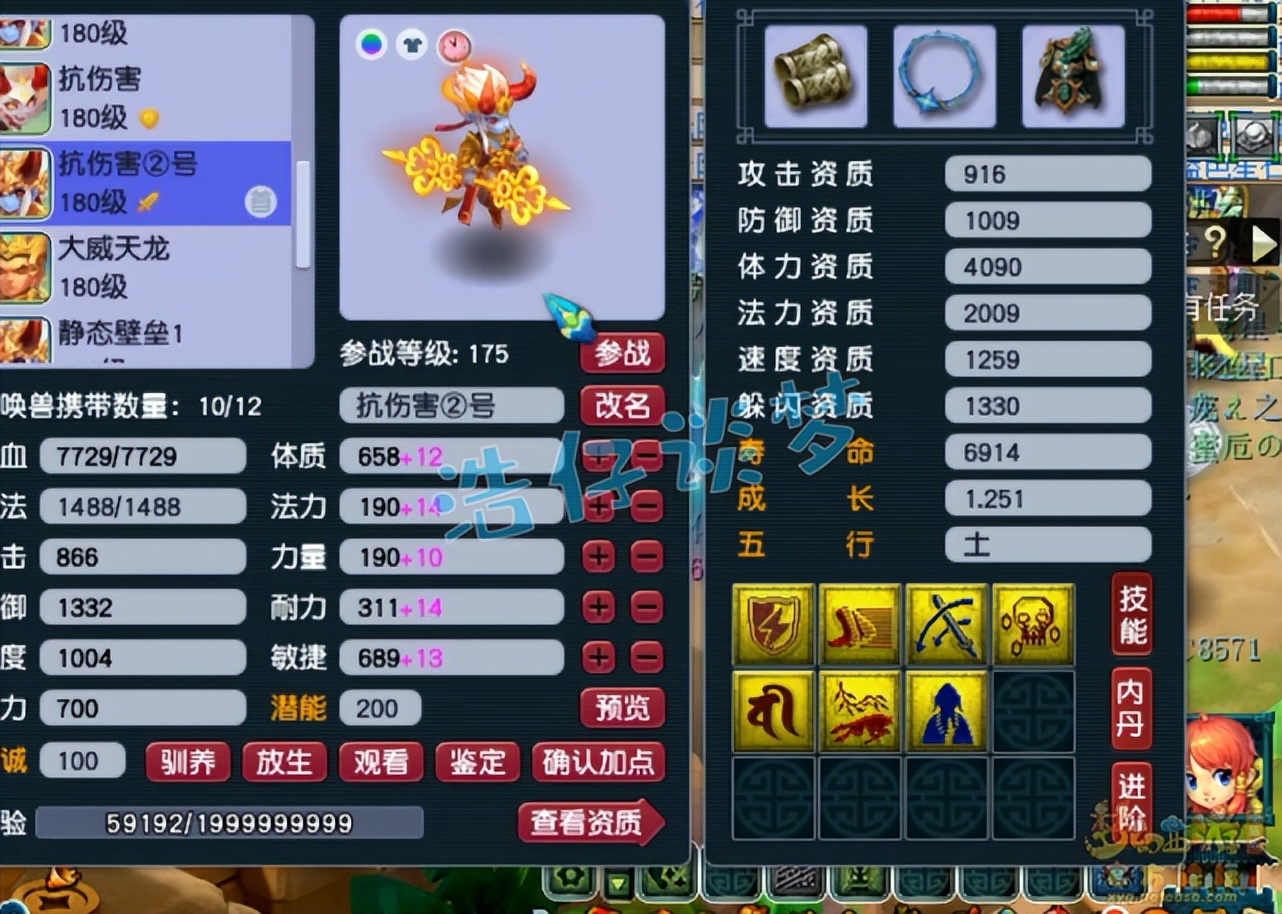
Task: Open the crossed swords skill icon
Action: (947, 624)
